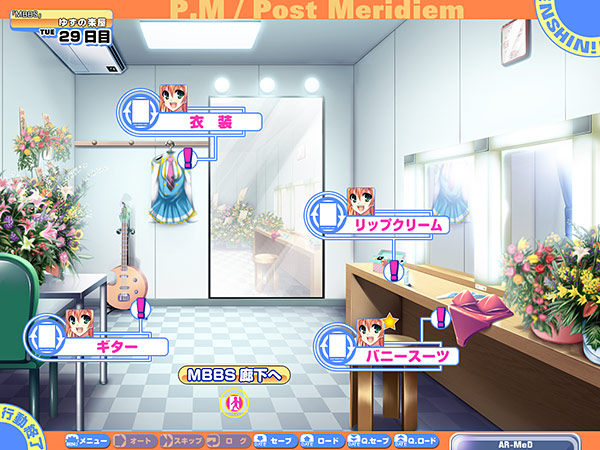Open the ロード load screen
This screenshot has width=600, height=450.
(322, 440)
